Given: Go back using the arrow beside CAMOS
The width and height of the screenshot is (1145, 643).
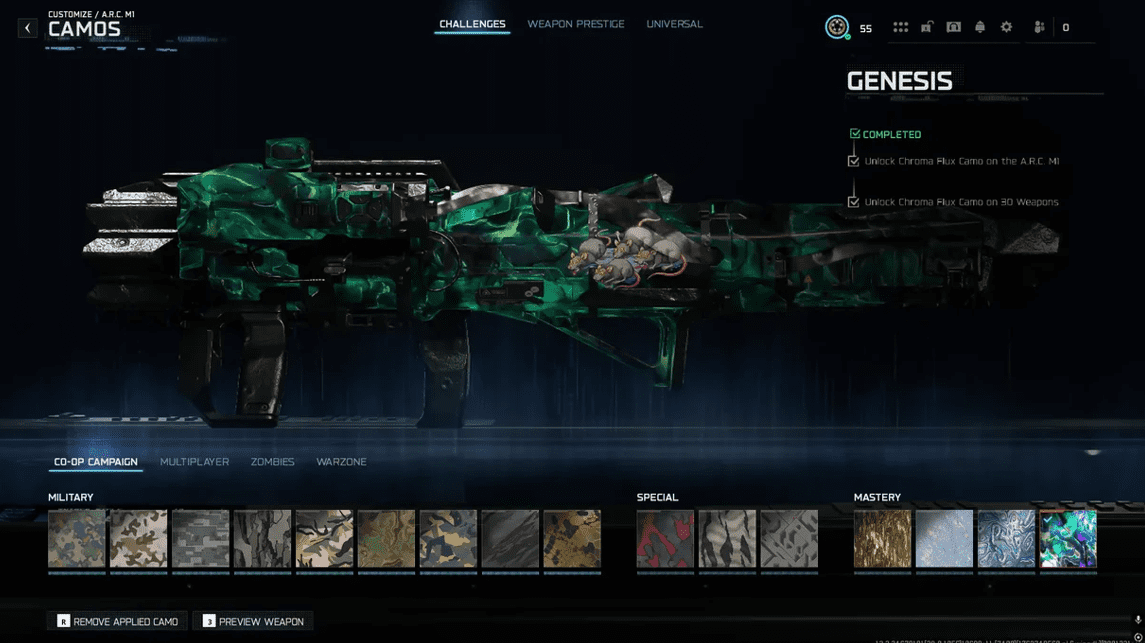Looking at the screenshot, I should coord(27,28).
